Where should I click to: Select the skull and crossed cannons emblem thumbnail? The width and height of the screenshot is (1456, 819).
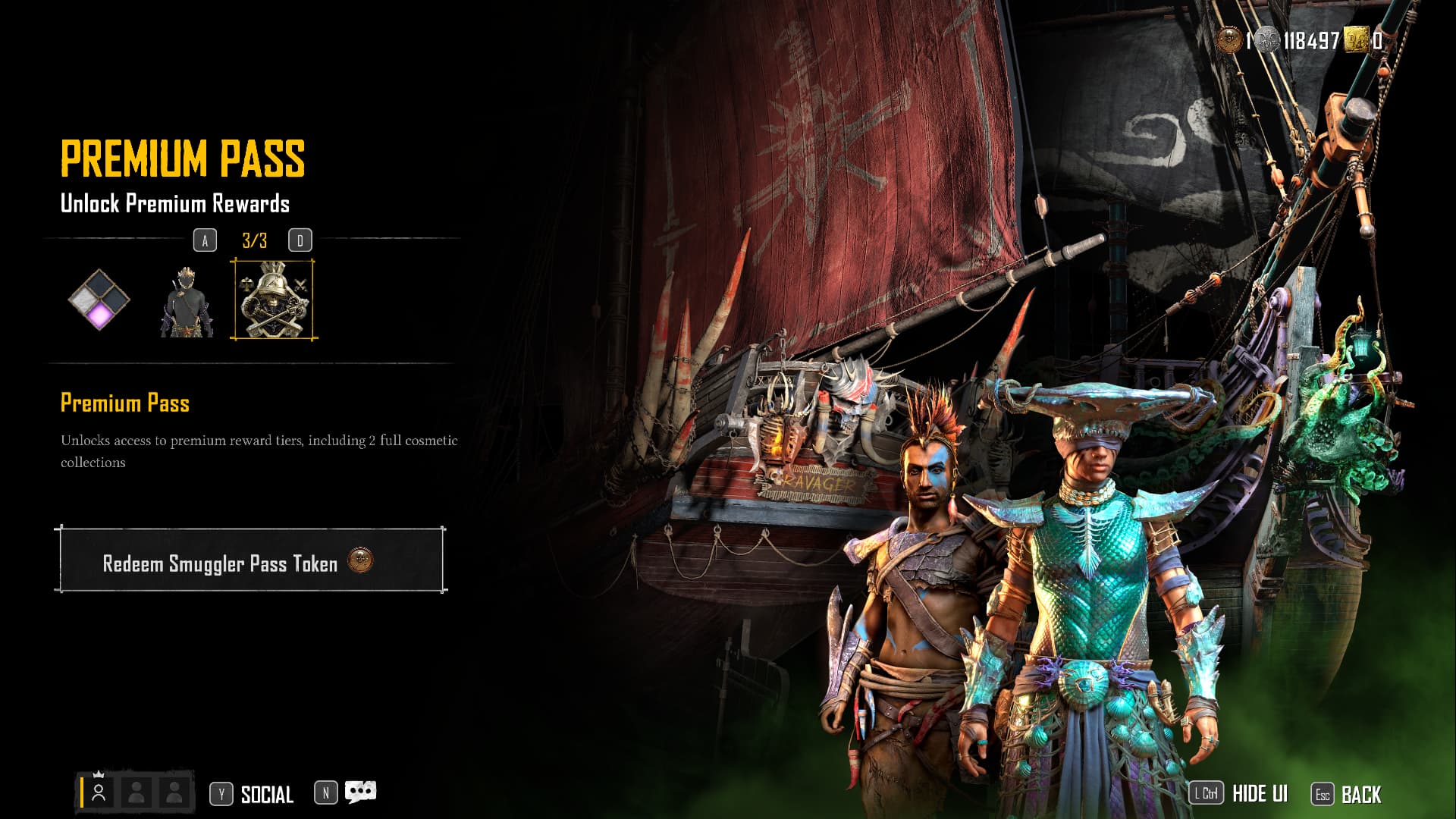pyautogui.click(x=274, y=300)
